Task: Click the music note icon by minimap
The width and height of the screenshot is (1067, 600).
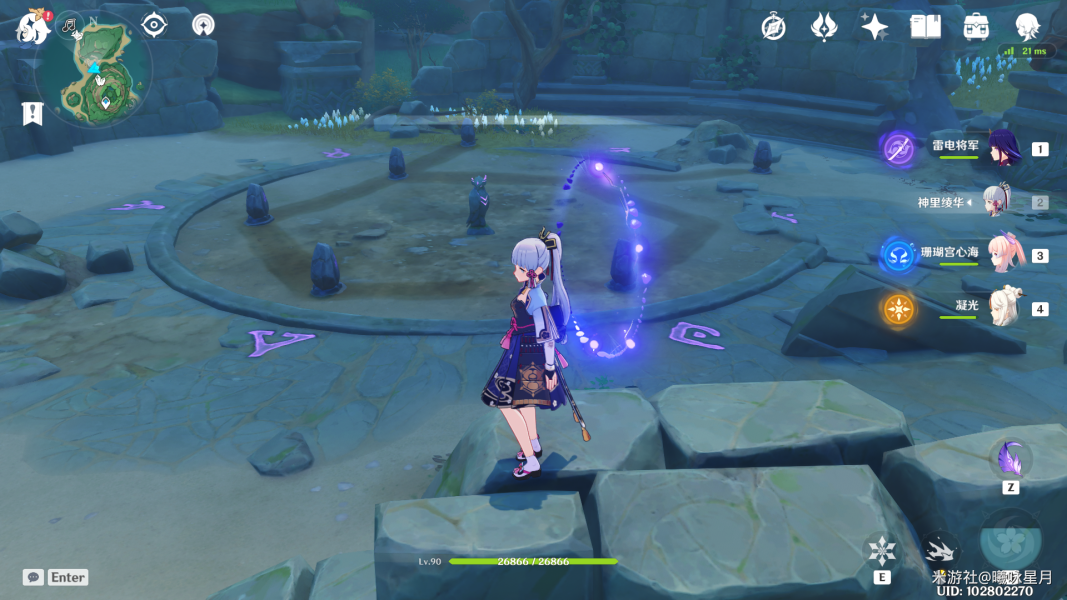Action: (x=69, y=24)
